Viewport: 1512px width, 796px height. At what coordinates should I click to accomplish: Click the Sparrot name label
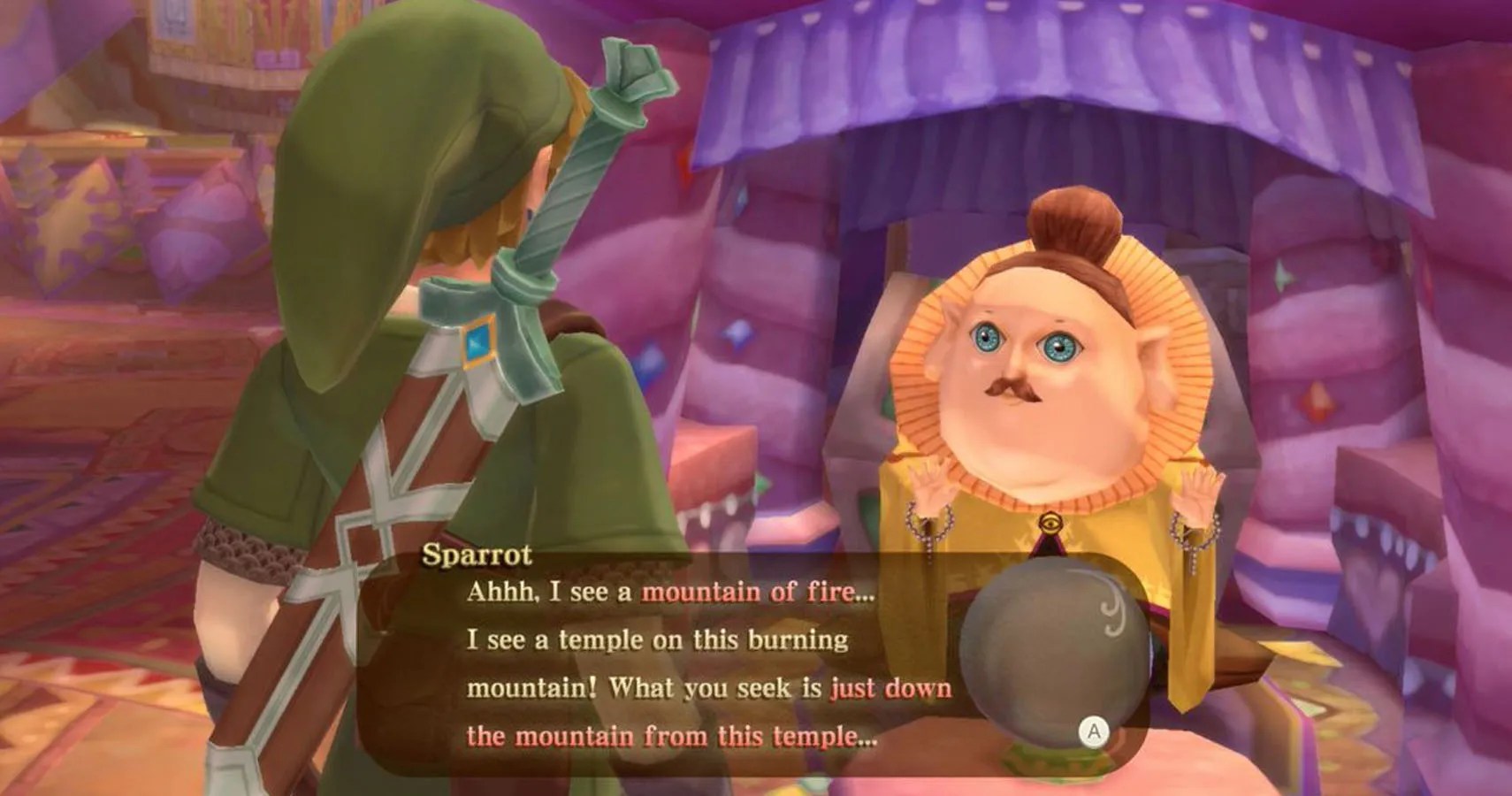478,555
